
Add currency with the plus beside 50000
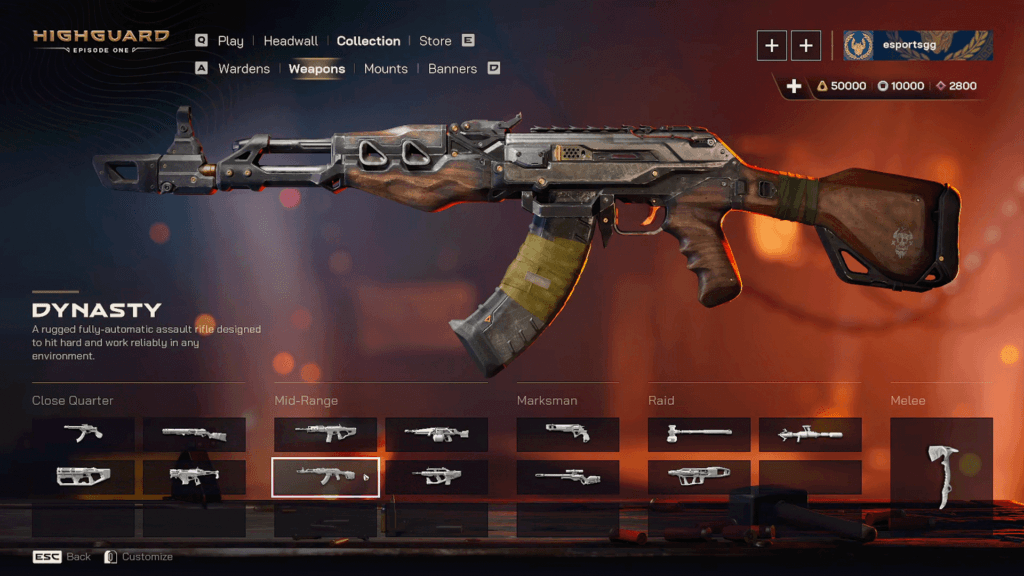click(x=794, y=86)
